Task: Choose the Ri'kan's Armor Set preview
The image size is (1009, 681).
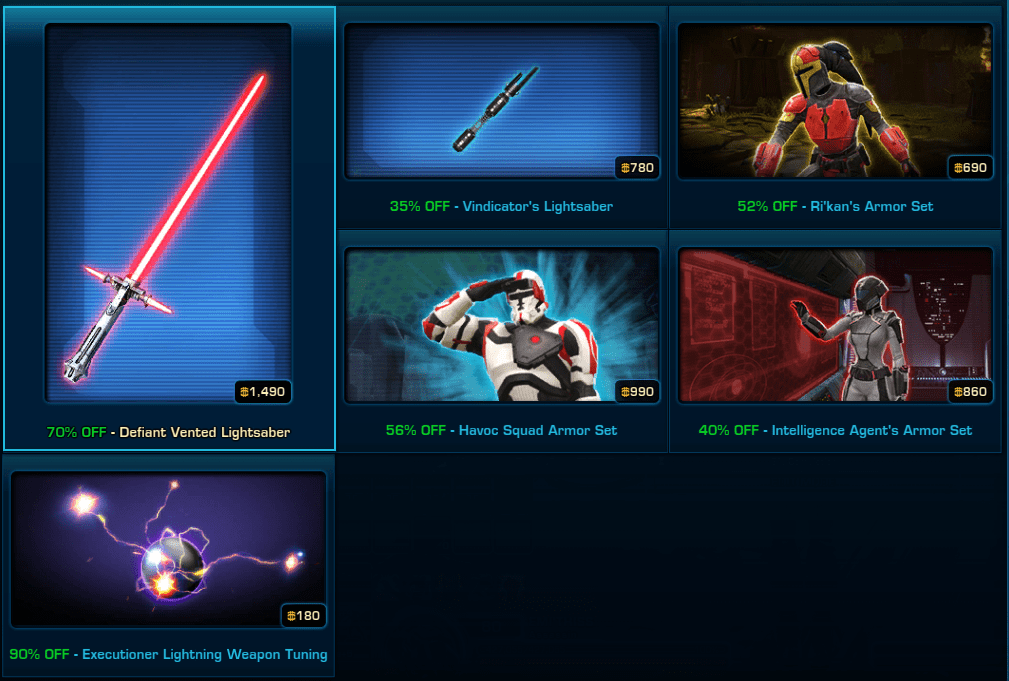Action: [834, 100]
